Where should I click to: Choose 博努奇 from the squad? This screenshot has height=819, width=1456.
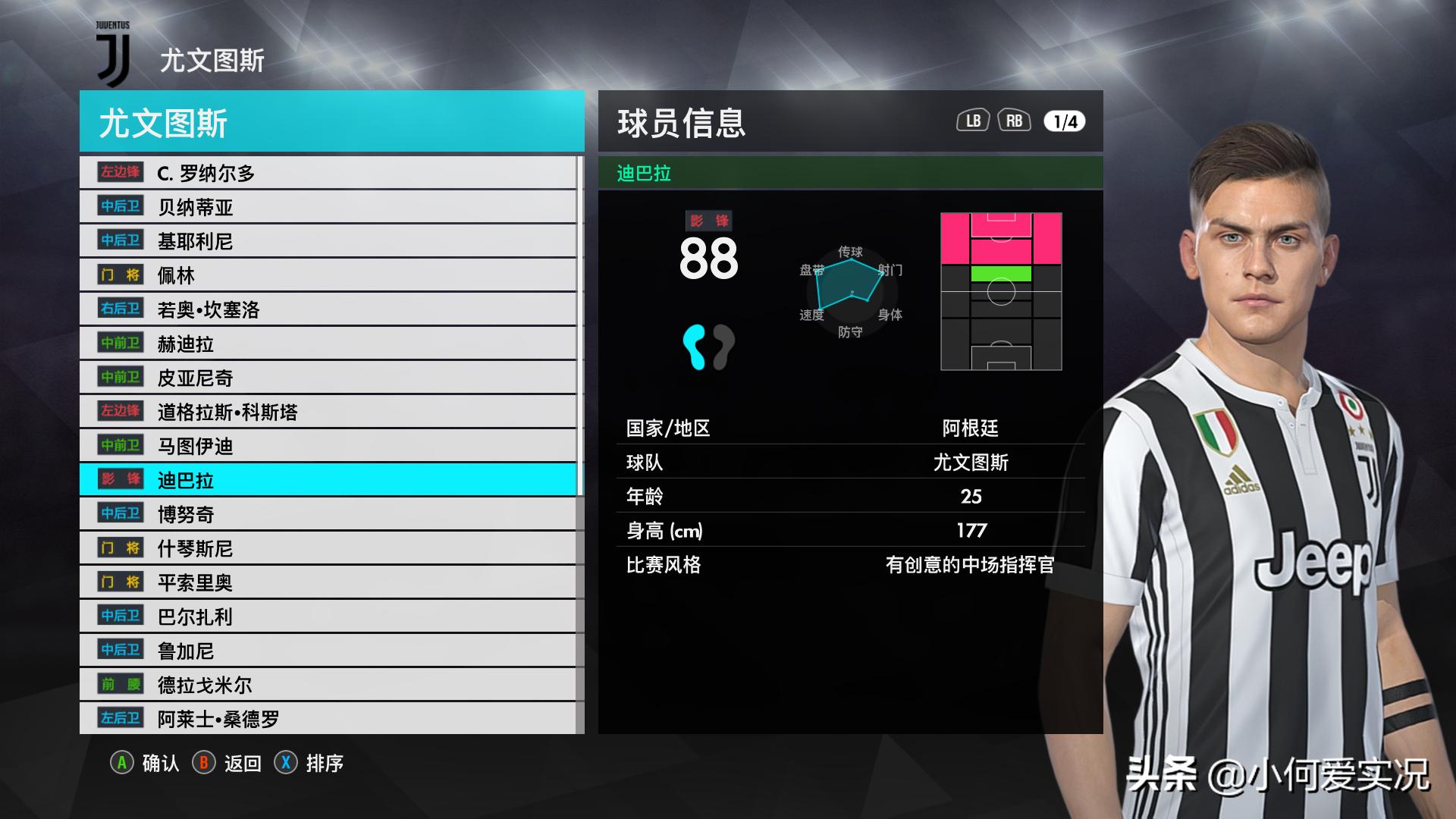328,514
